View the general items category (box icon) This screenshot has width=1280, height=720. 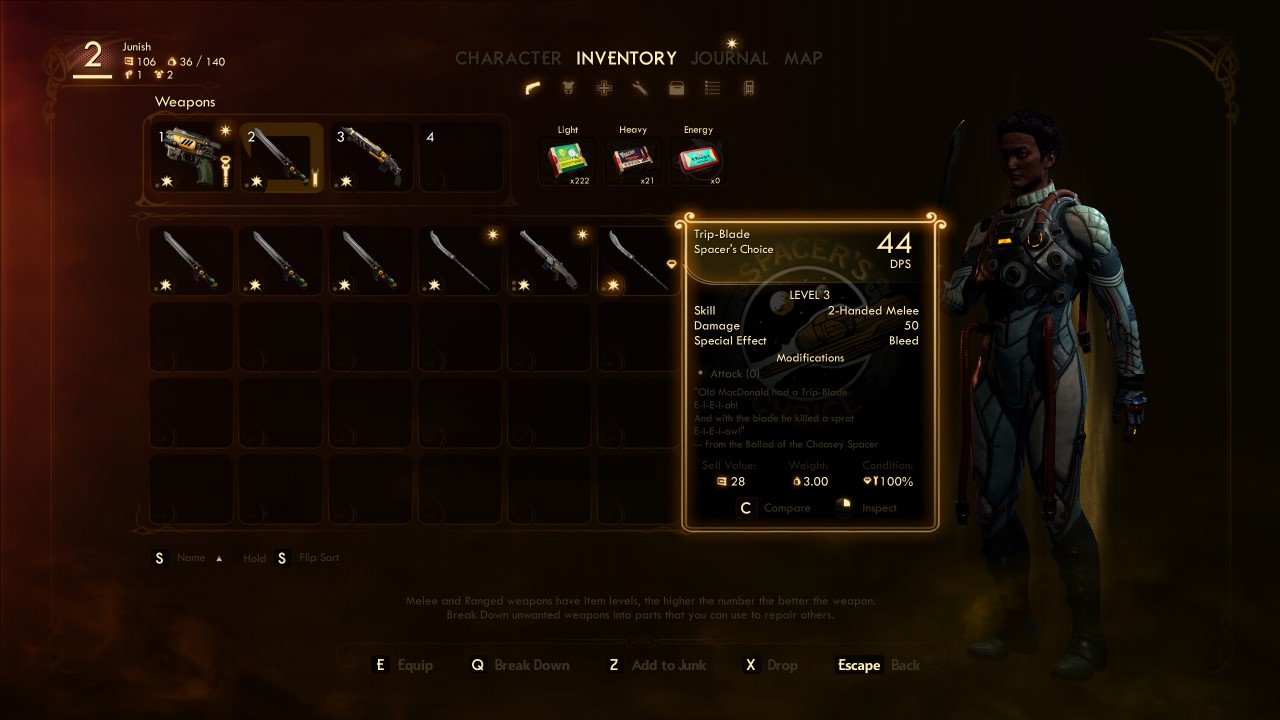click(677, 88)
